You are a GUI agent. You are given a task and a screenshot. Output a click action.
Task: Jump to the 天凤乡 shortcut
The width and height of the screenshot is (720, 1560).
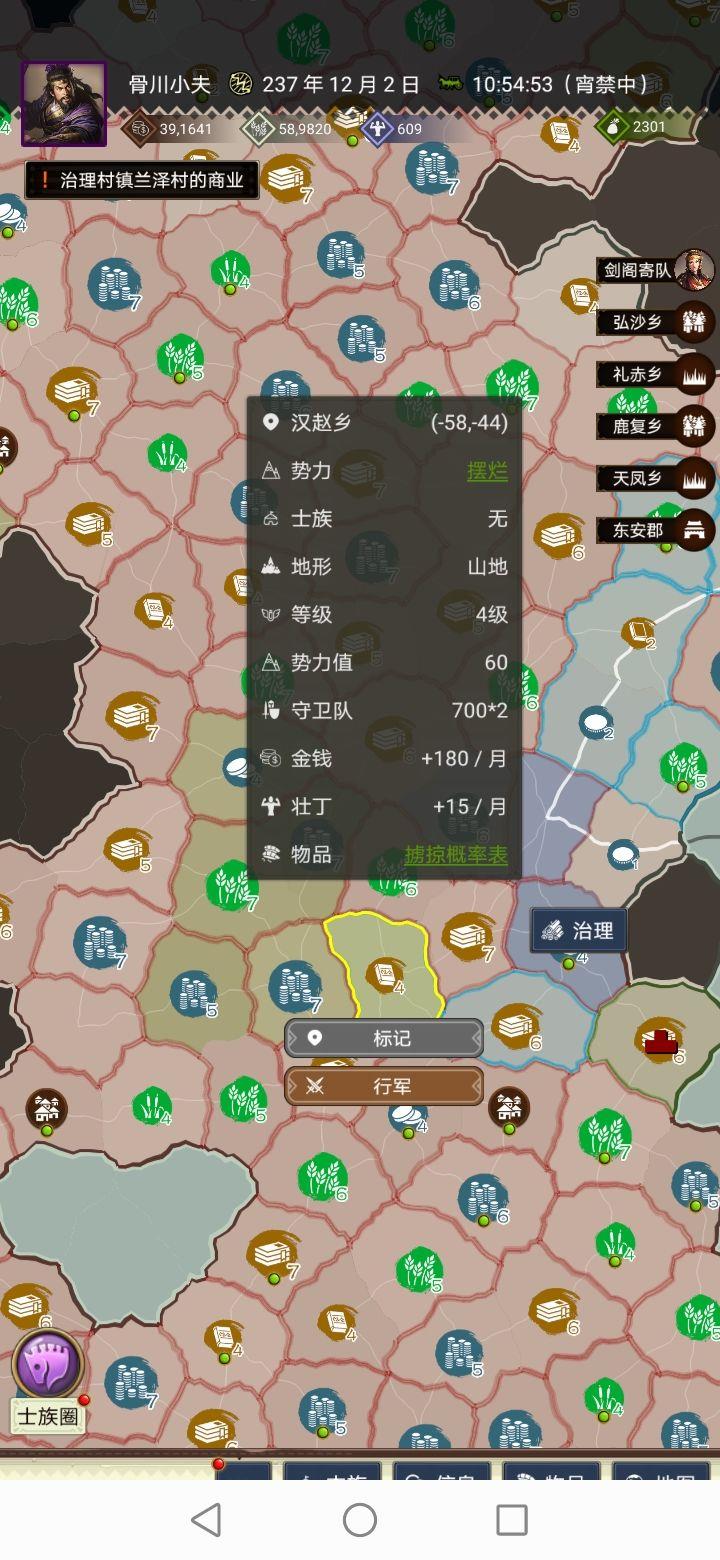[x=657, y=478]
